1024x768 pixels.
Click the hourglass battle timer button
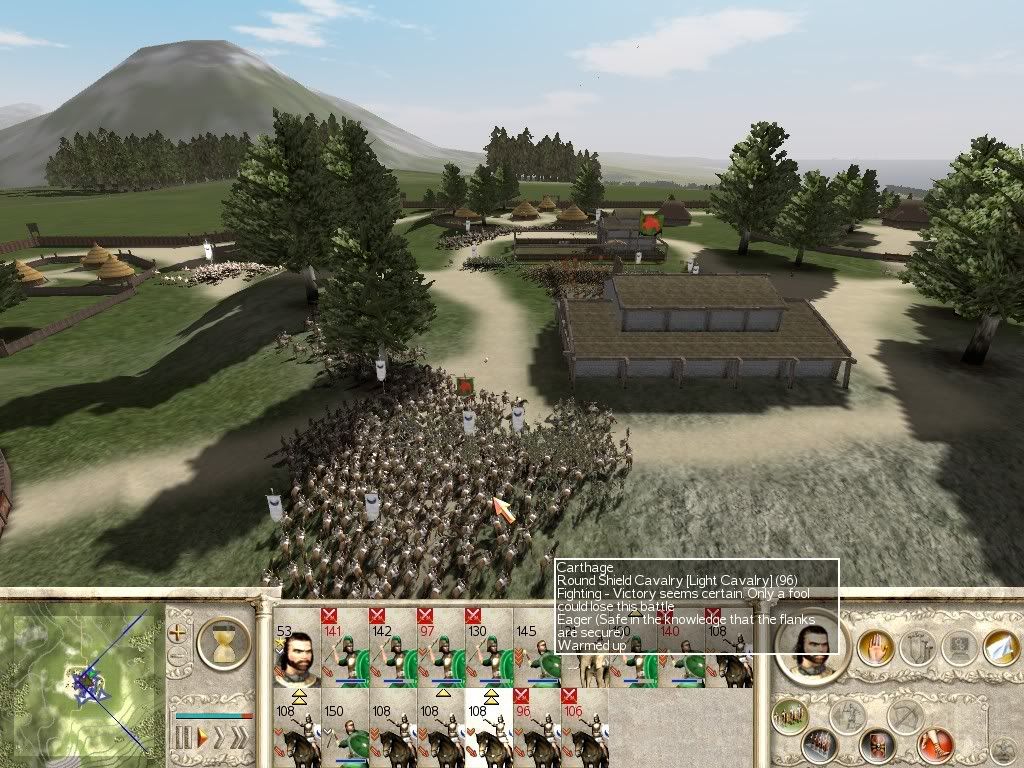point(224,642)
